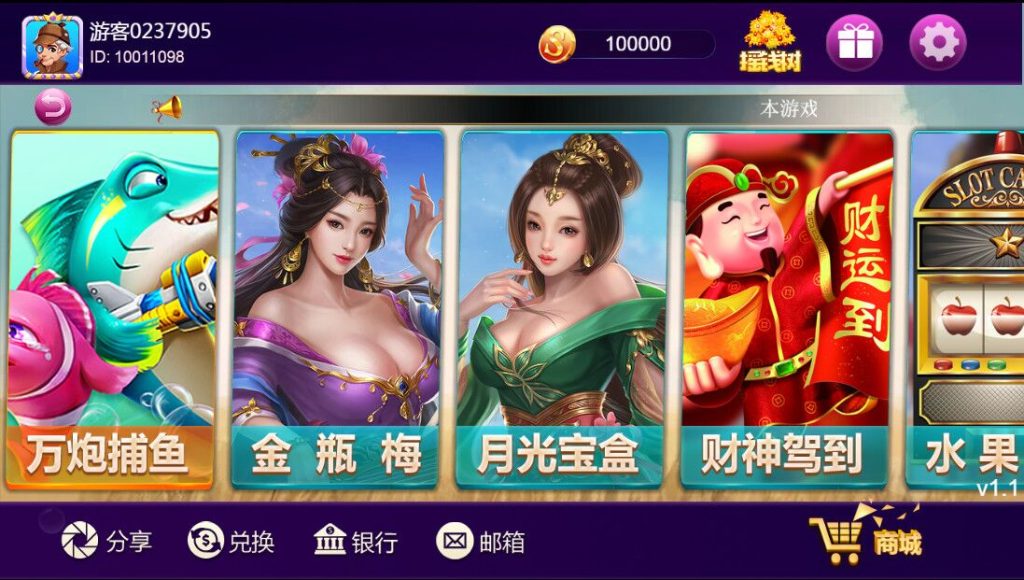This screenshot has height=580, width=1024.
Task: Choose the 金瓶梅 game card
Action: (337, 310)
